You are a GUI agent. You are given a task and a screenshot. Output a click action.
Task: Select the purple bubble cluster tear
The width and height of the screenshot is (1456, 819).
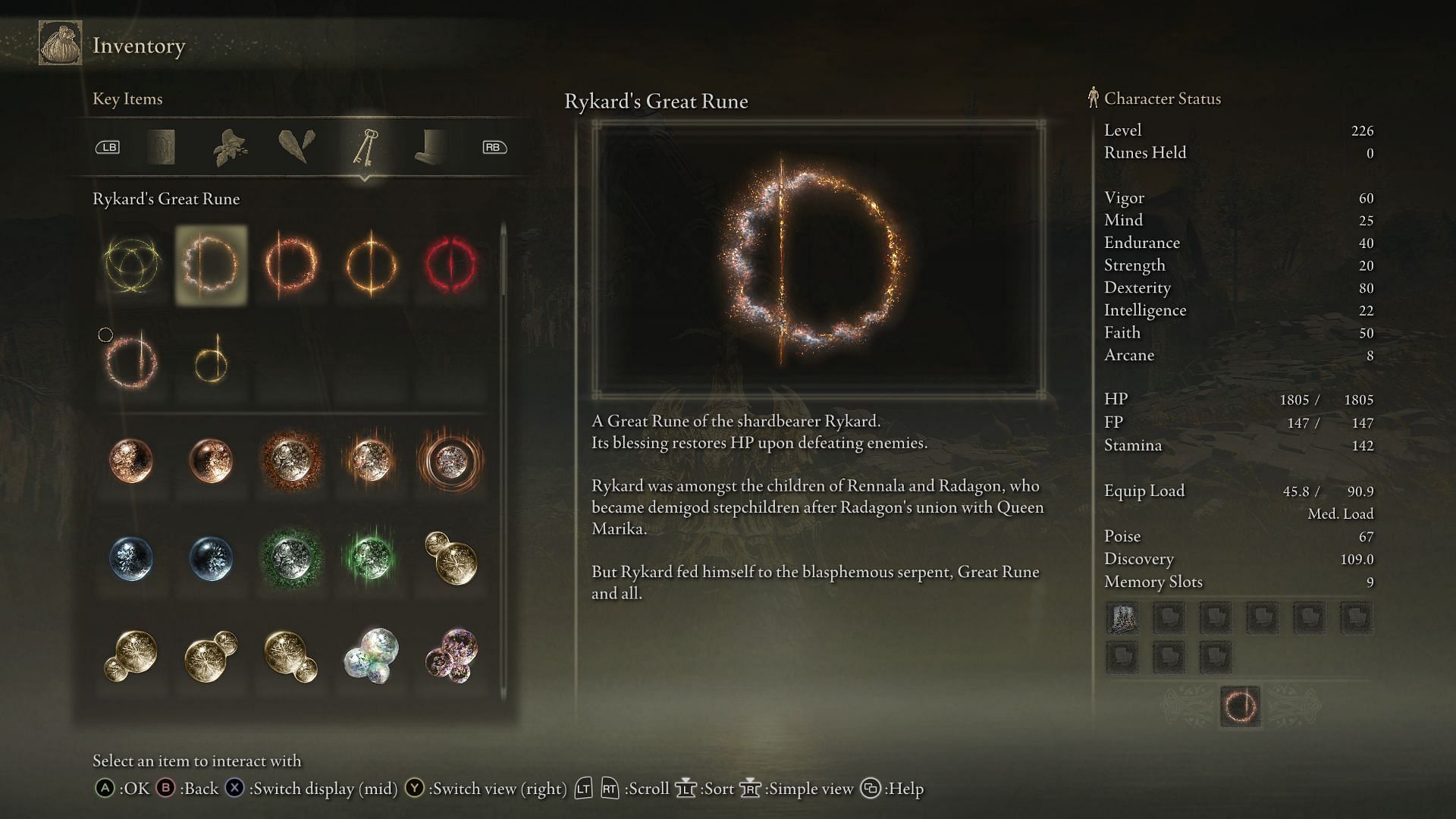click(x=450, y=655)
